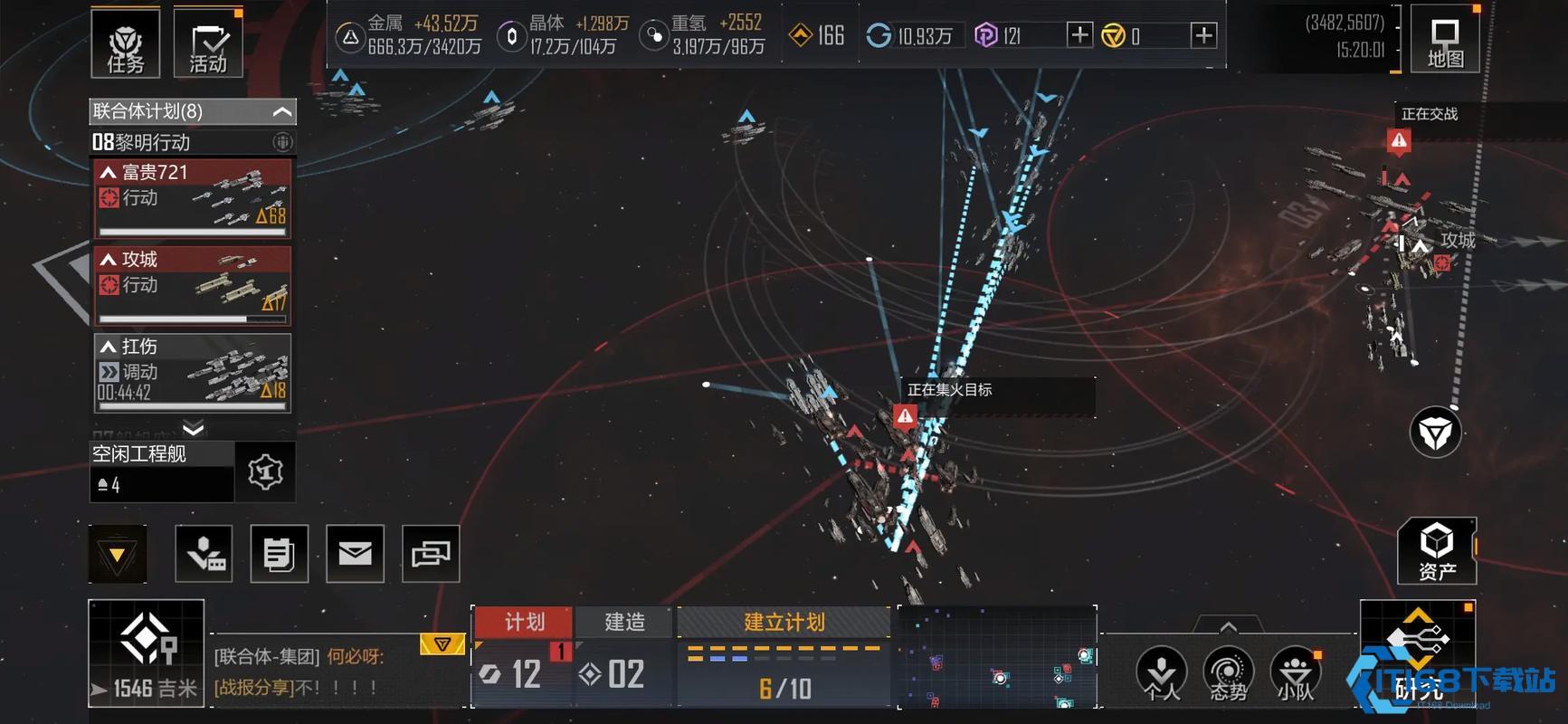Open the 空闲工程舰 idle engineer ships panel
Viewport: 1568px width, 724px height.
pos(163,472)
